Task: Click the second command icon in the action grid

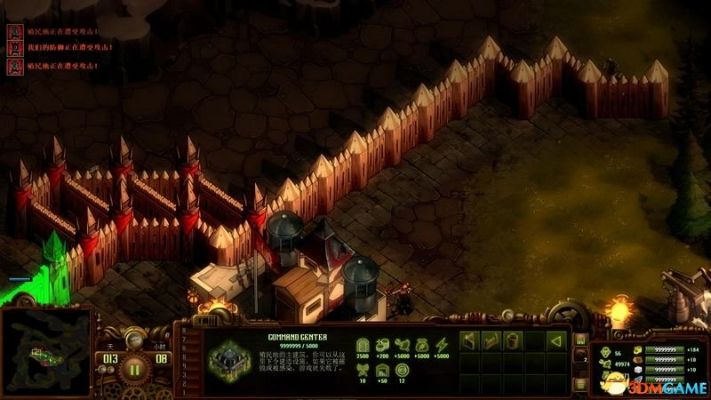Action: pyautogui.click(x=492, y=341)
